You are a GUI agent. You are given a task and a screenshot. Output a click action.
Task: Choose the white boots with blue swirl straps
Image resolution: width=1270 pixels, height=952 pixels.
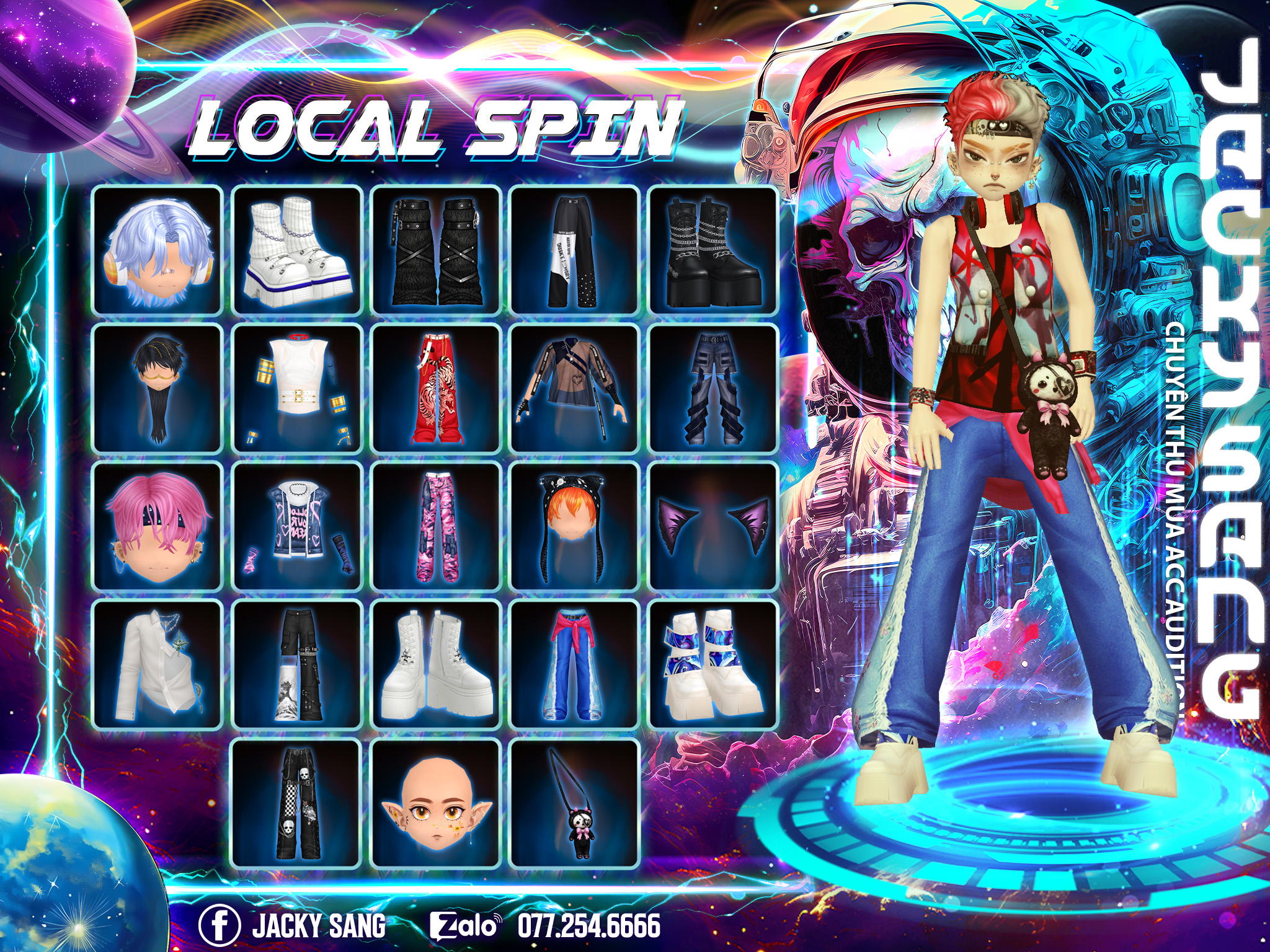click(713, 665)
